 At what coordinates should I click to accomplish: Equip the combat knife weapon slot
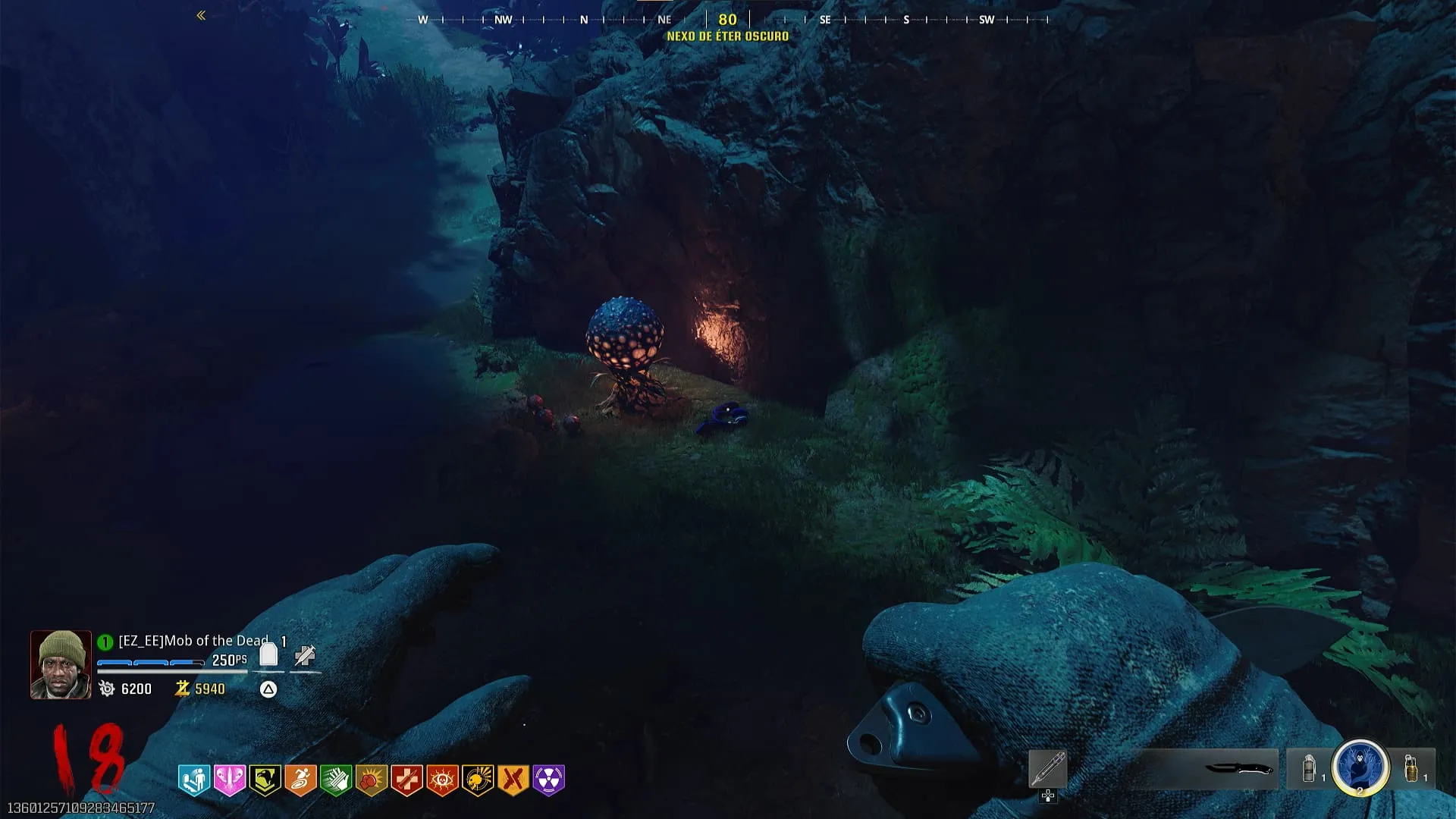tap(1238, 769)
